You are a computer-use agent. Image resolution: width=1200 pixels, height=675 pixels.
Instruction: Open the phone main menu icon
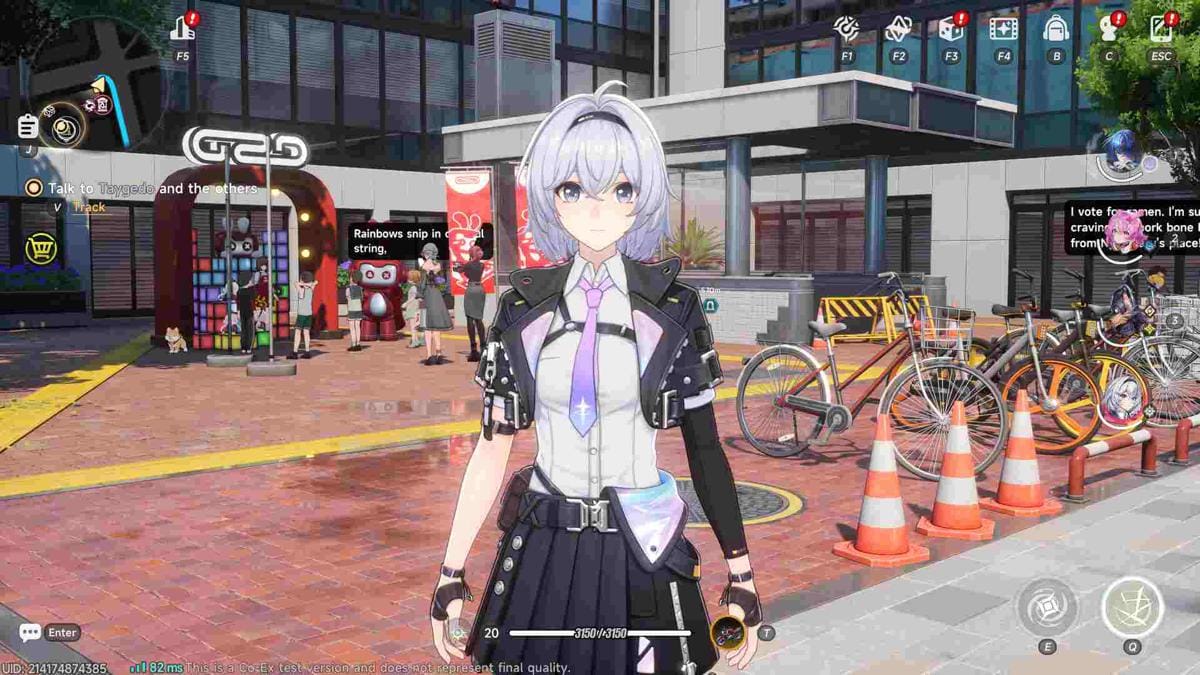click(x=1160, y=29)
